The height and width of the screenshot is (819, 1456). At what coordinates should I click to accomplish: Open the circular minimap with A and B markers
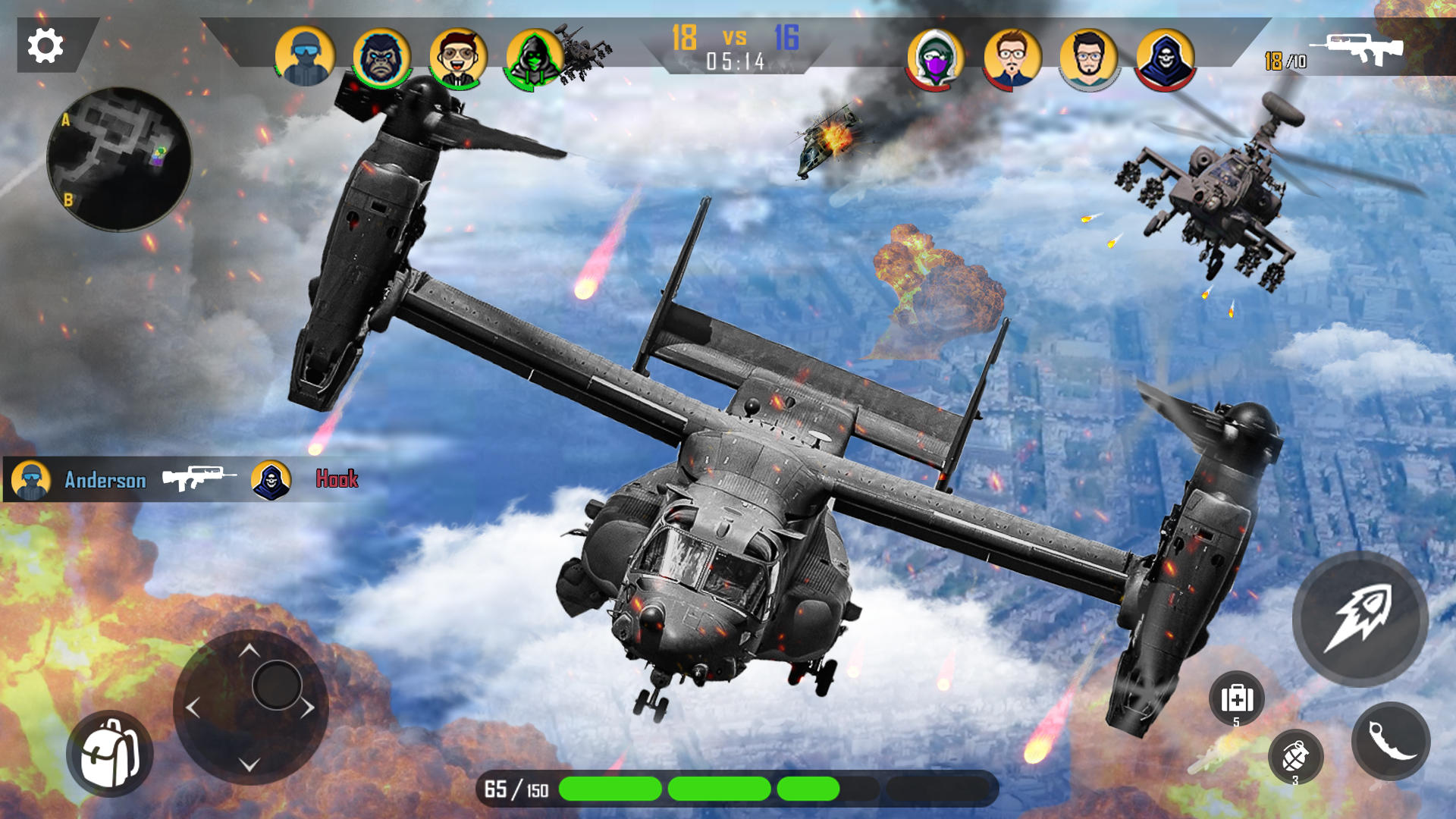tap(121, 155)
